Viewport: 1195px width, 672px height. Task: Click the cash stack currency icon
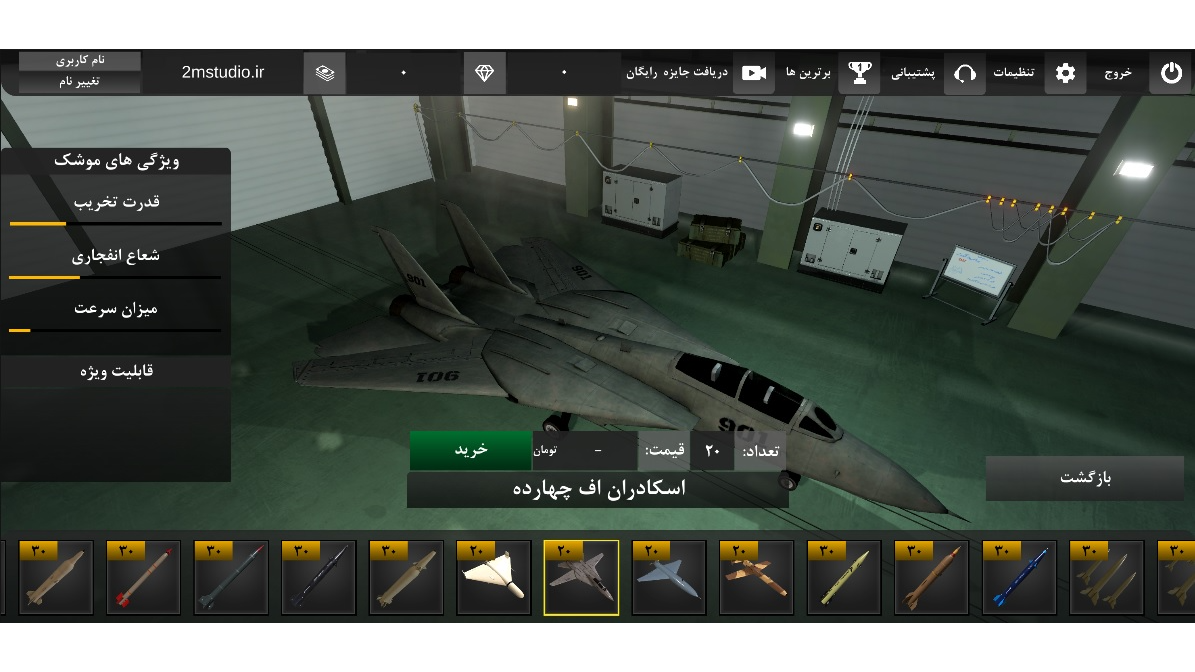325,73
